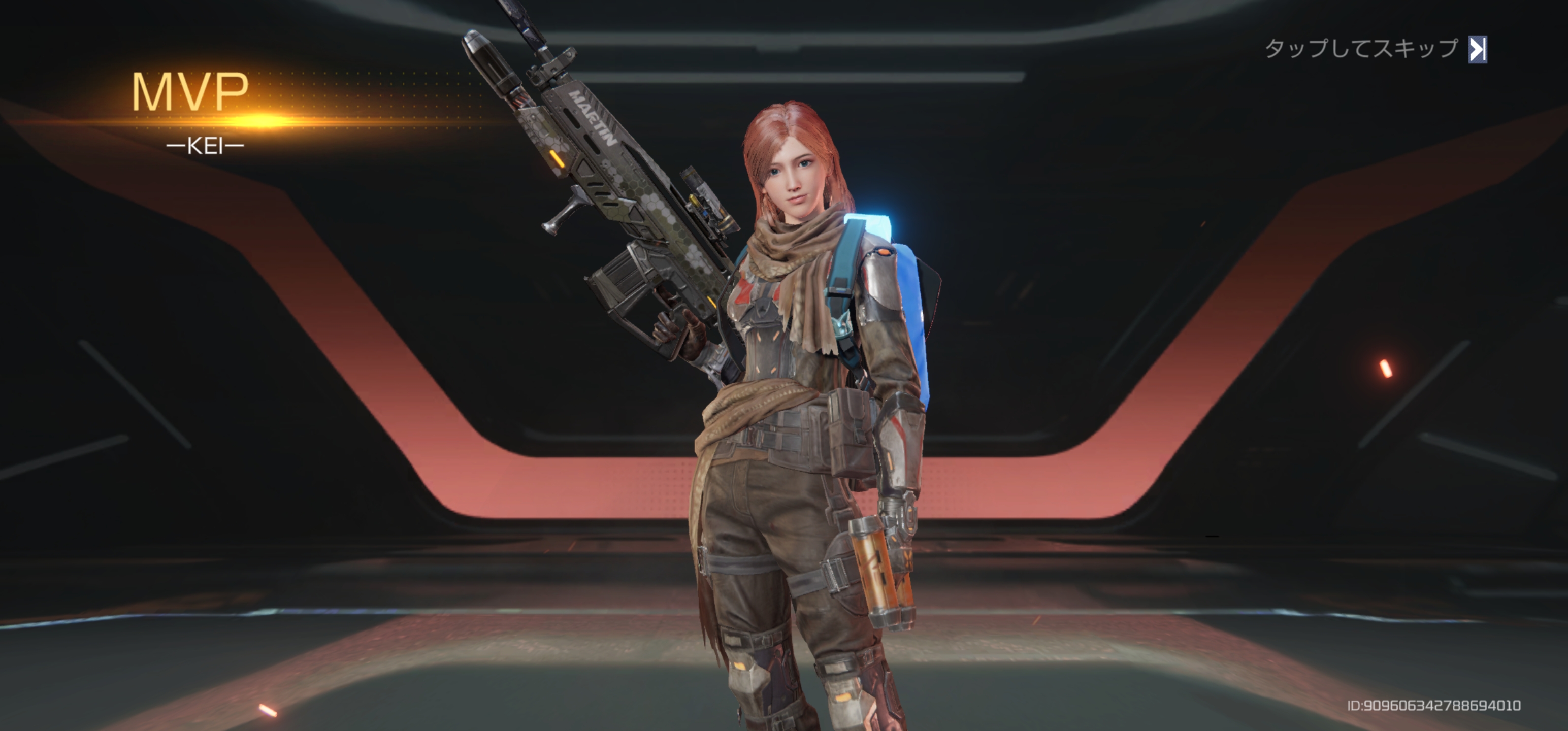Viewport: 1568px width, 731px height.
Task: Tap the タップしてスキップ skip prompt
Action: pos(1375,49)
